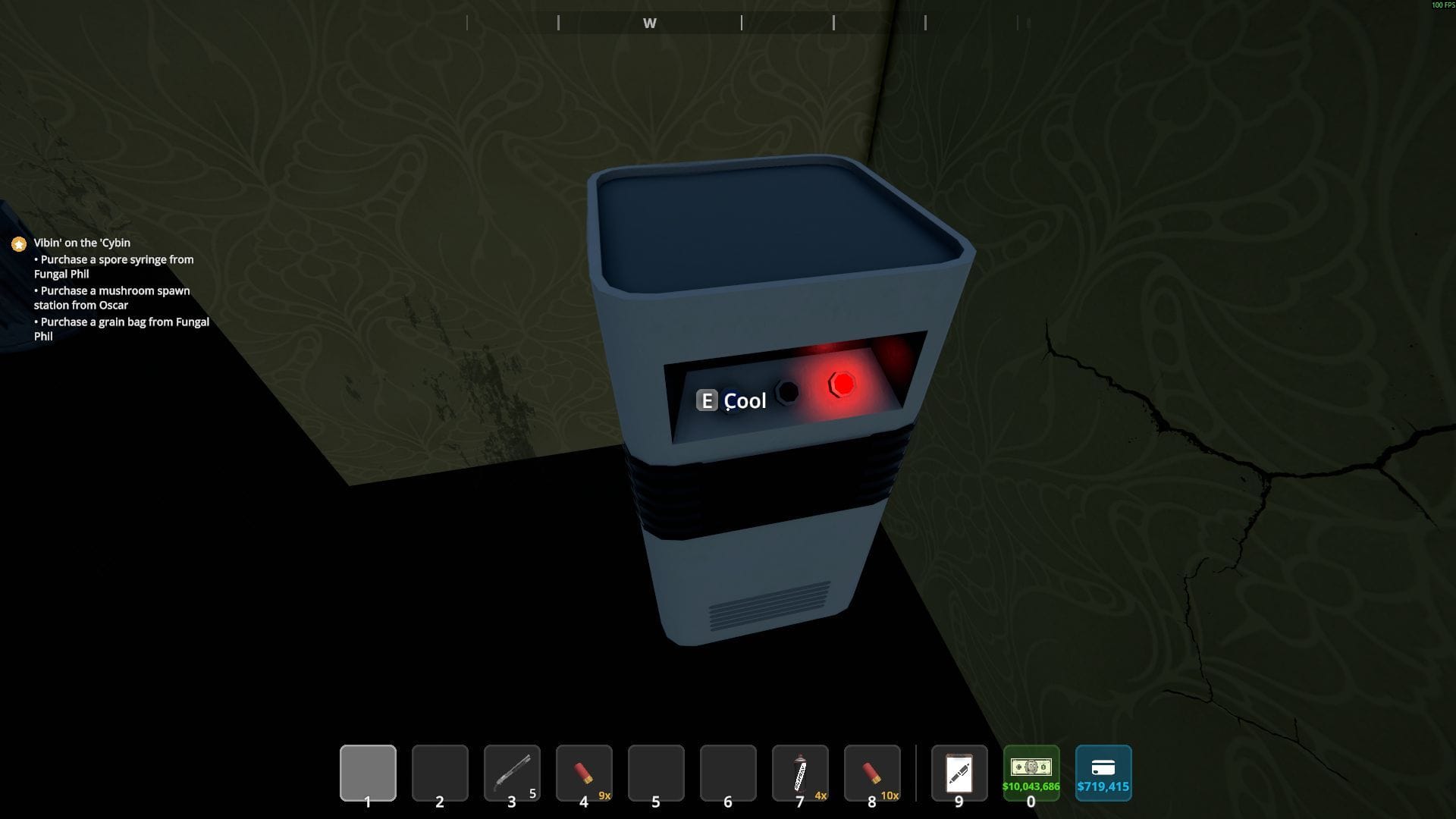Viewport: 1456px width, 819px height.
Task: Click the empty hotbar slot 5
Action: tap(656, 773)
